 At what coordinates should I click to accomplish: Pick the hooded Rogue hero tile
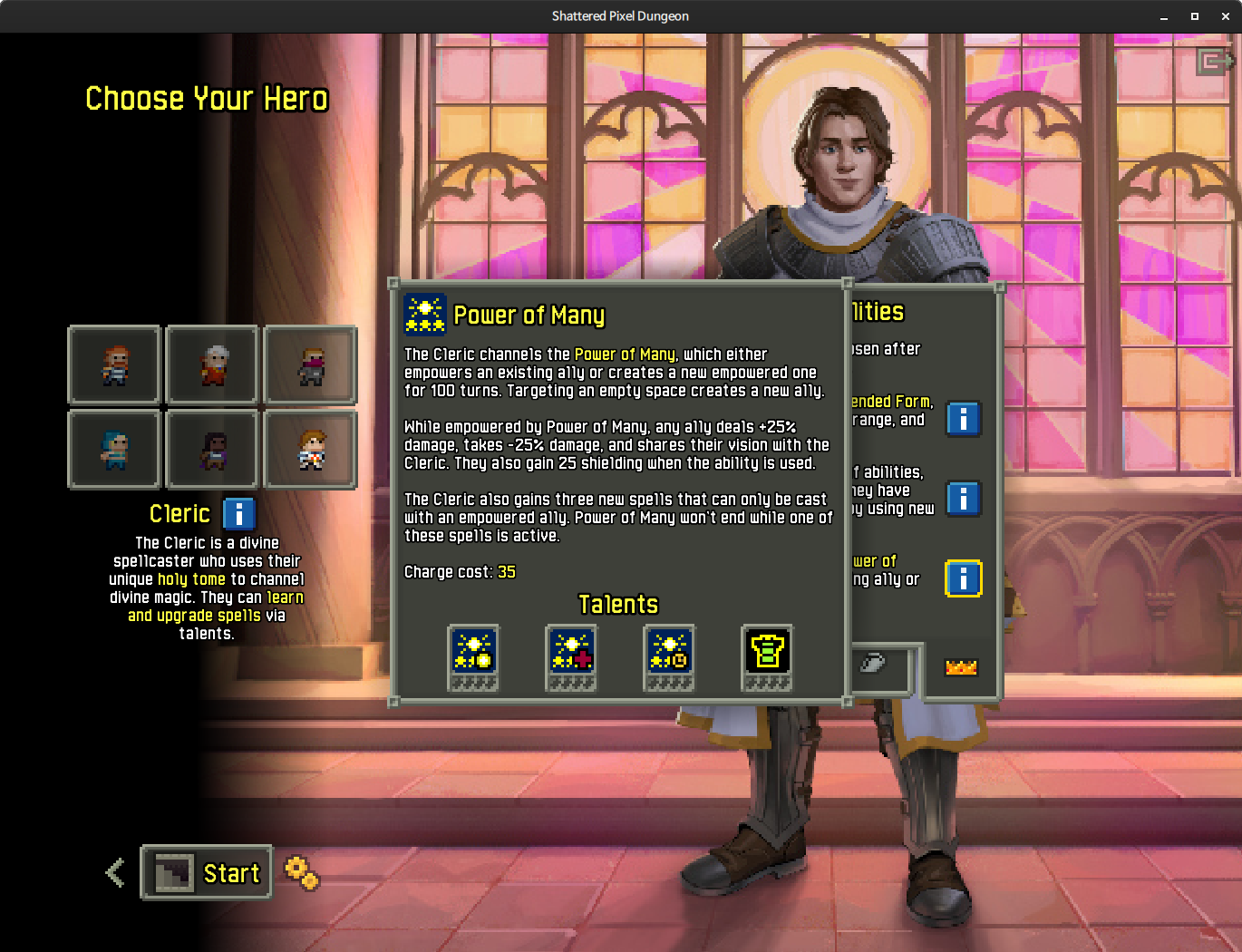pyautogui.click(x=310, y=364)
